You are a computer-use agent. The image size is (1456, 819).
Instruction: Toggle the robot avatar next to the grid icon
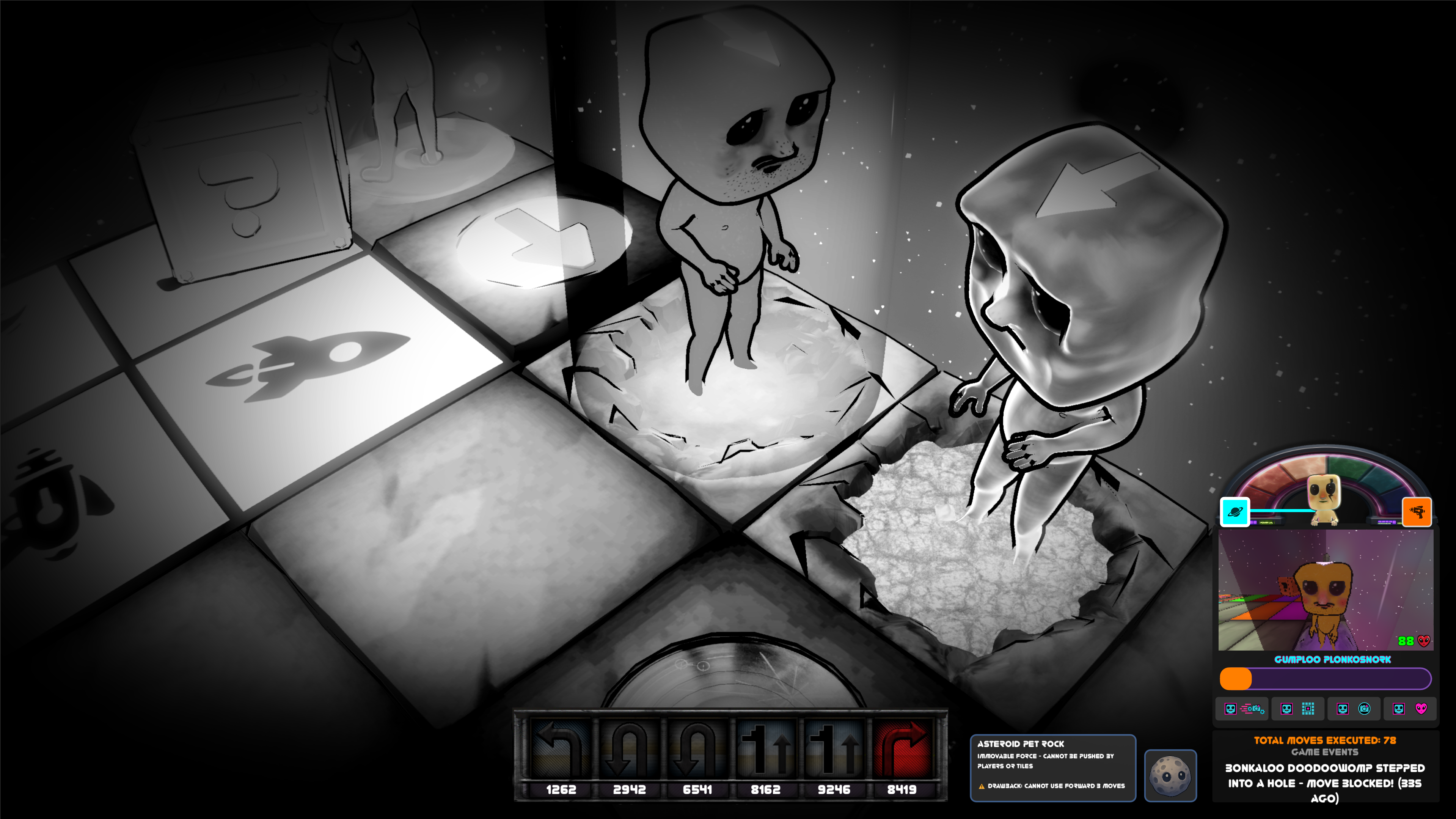(1287, 709)
